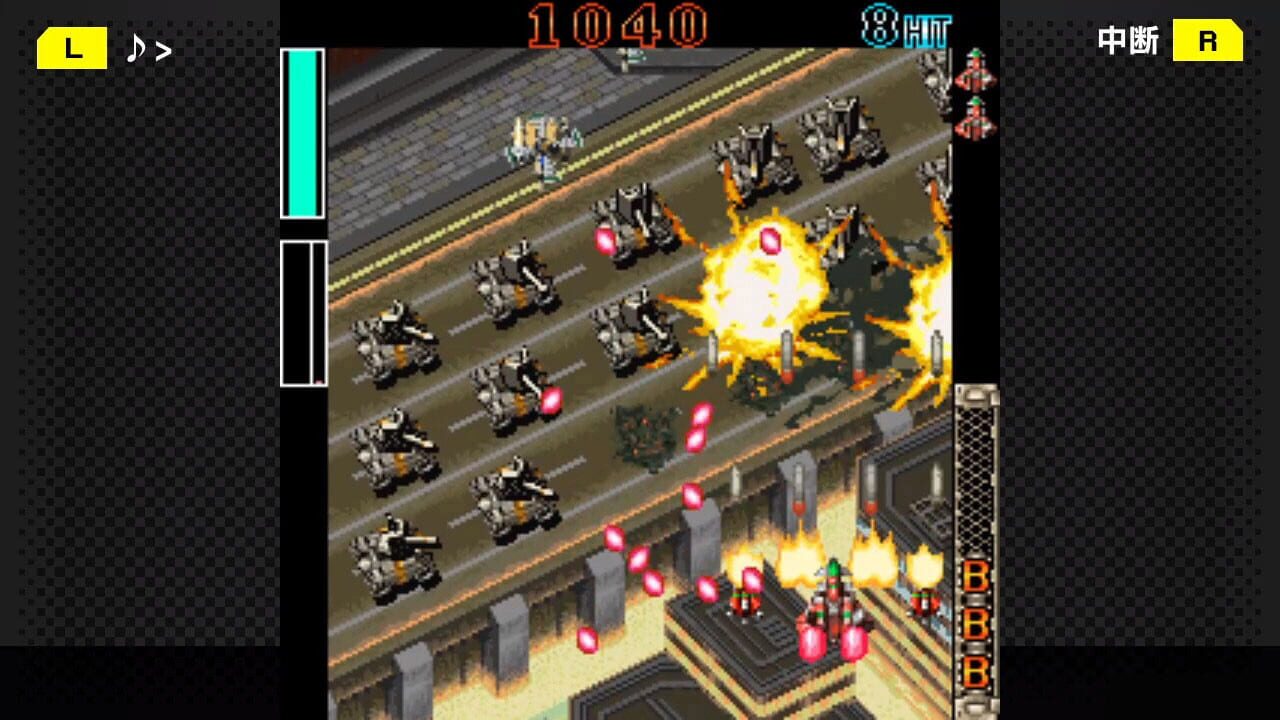The width and height of the screenshot is (1280, 720).
Task: Click the empty secondary gauge below health
Action: pyautogui.click(x=300, y=310)
